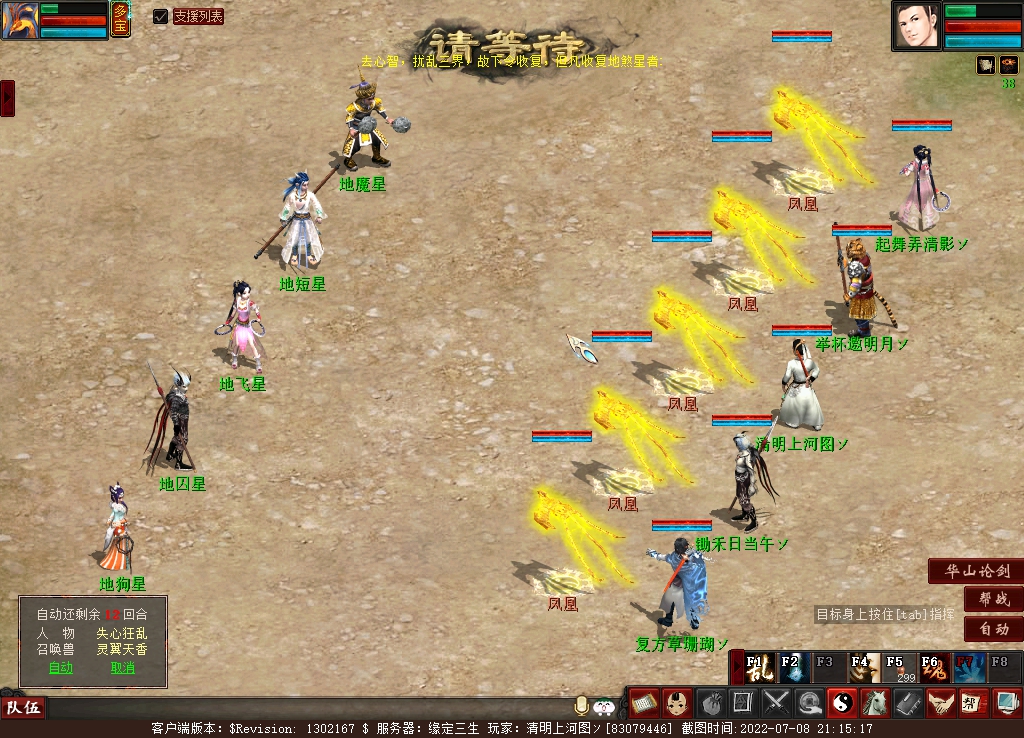Screen dimensions: 1024x738
Task: Expand the left edge arrow panel
Action: pos(7,98)
